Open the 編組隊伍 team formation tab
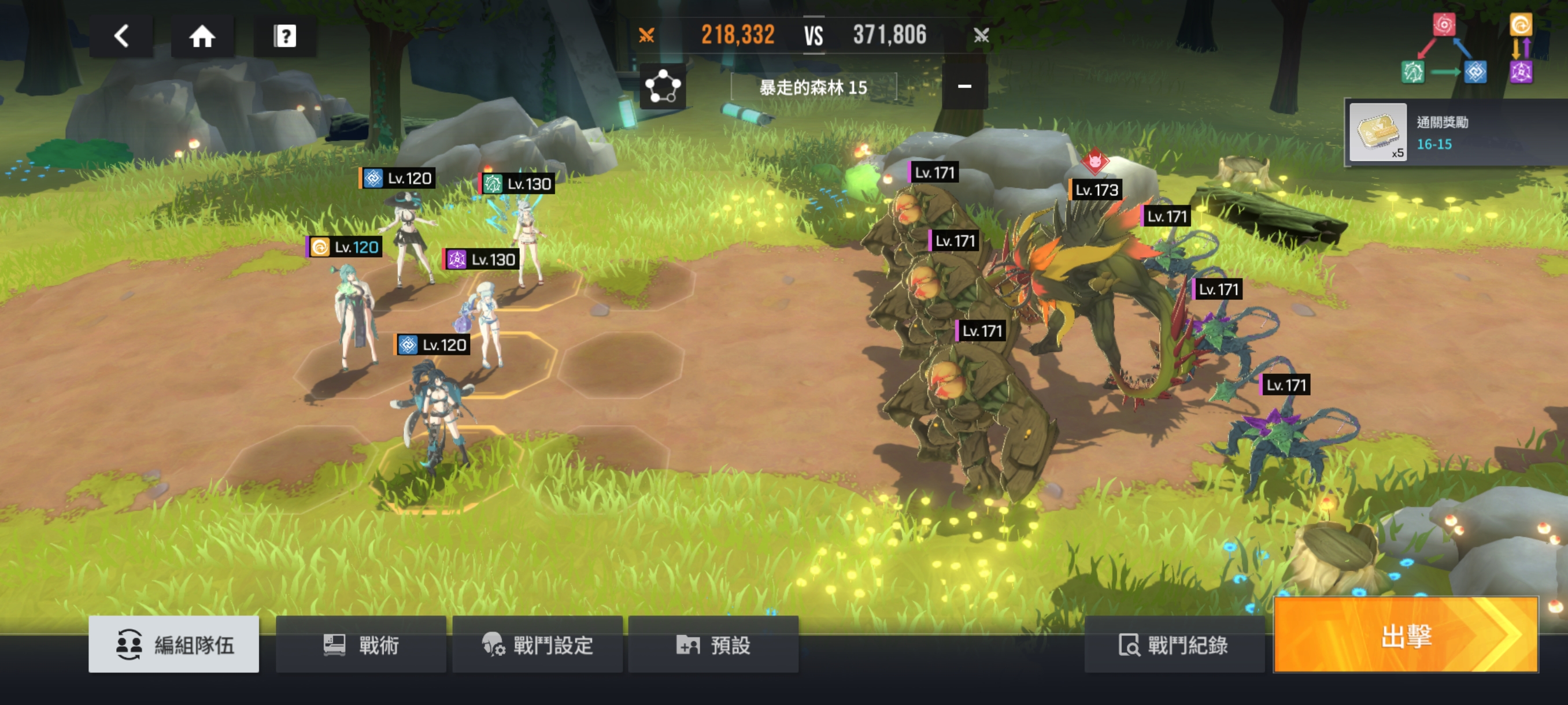 point(173,644)
